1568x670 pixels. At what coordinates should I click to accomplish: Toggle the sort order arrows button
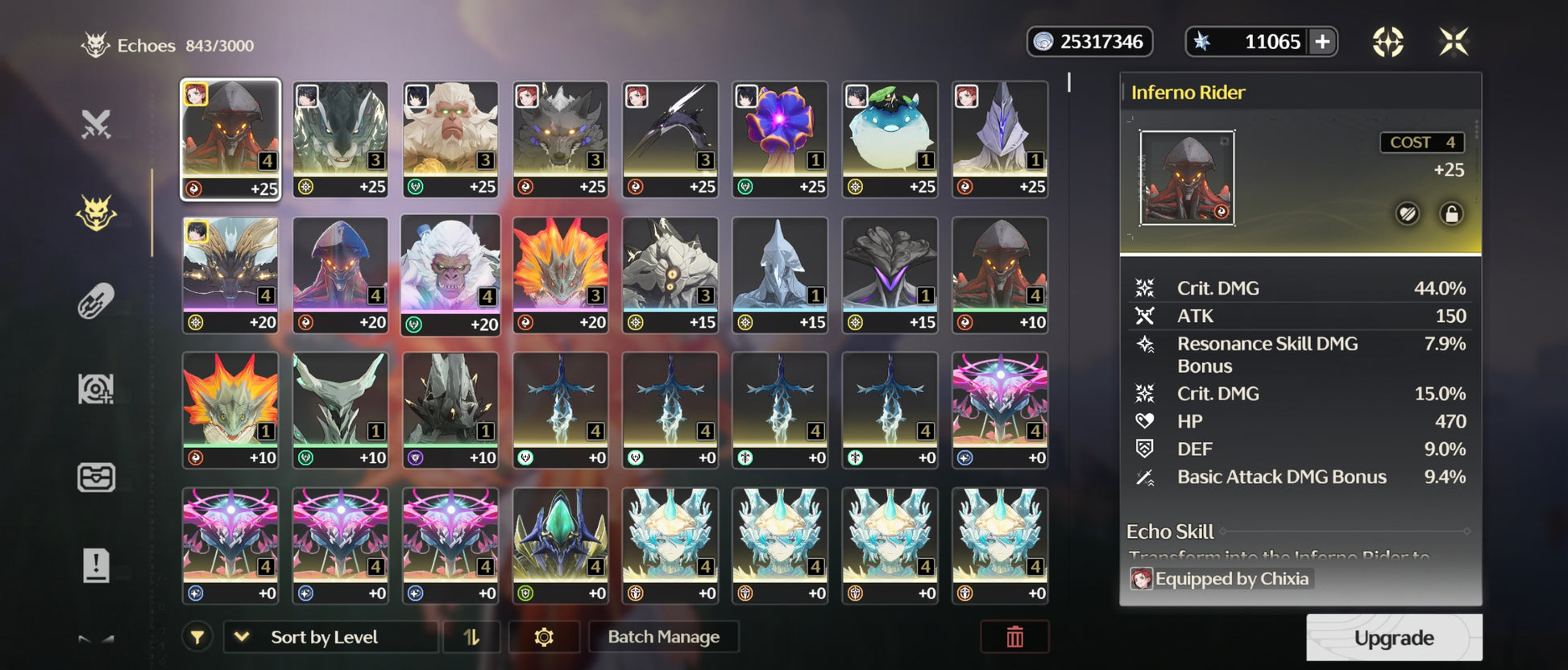pos(471,637)
